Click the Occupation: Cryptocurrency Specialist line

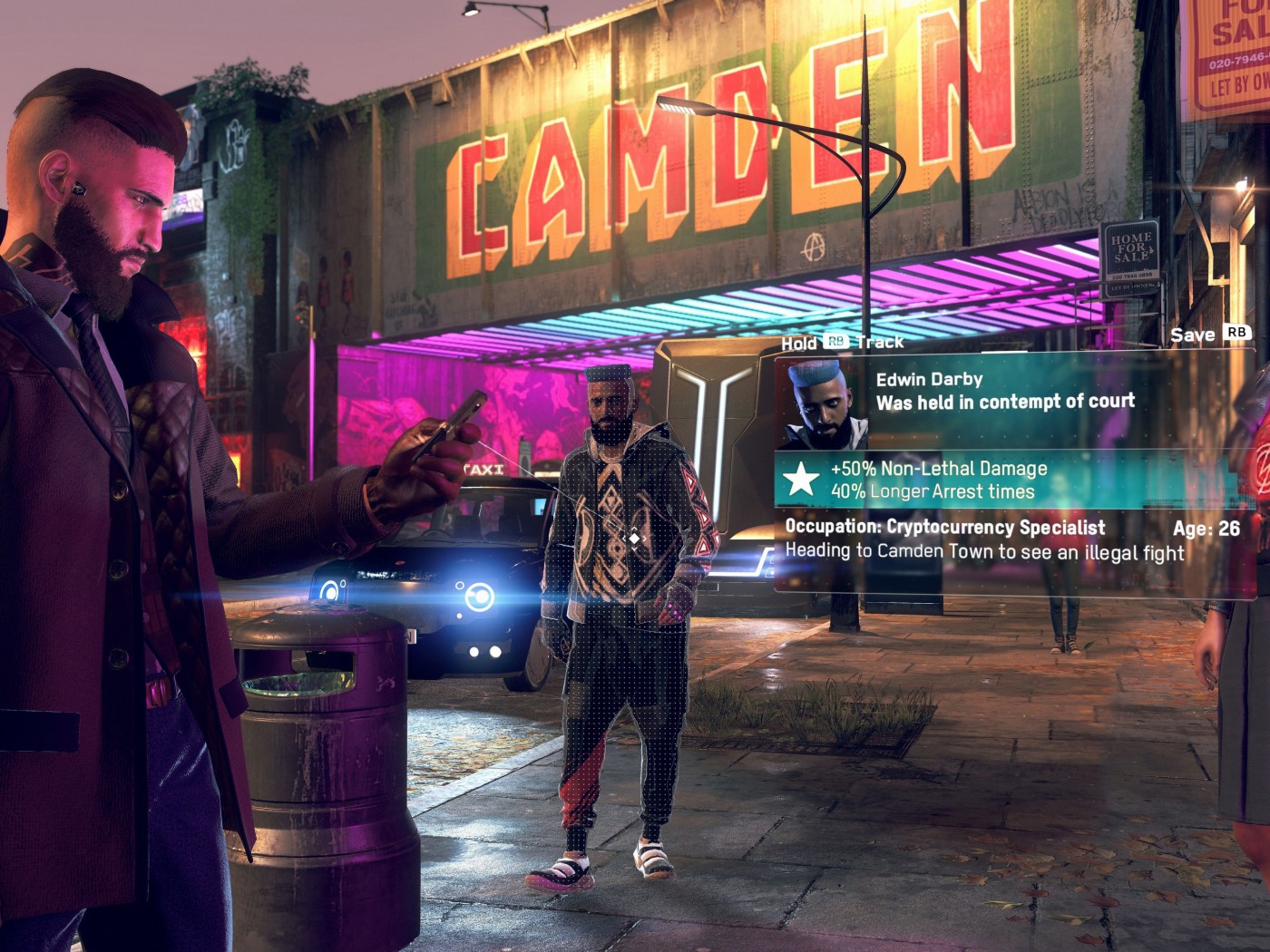tap(944, 527)
